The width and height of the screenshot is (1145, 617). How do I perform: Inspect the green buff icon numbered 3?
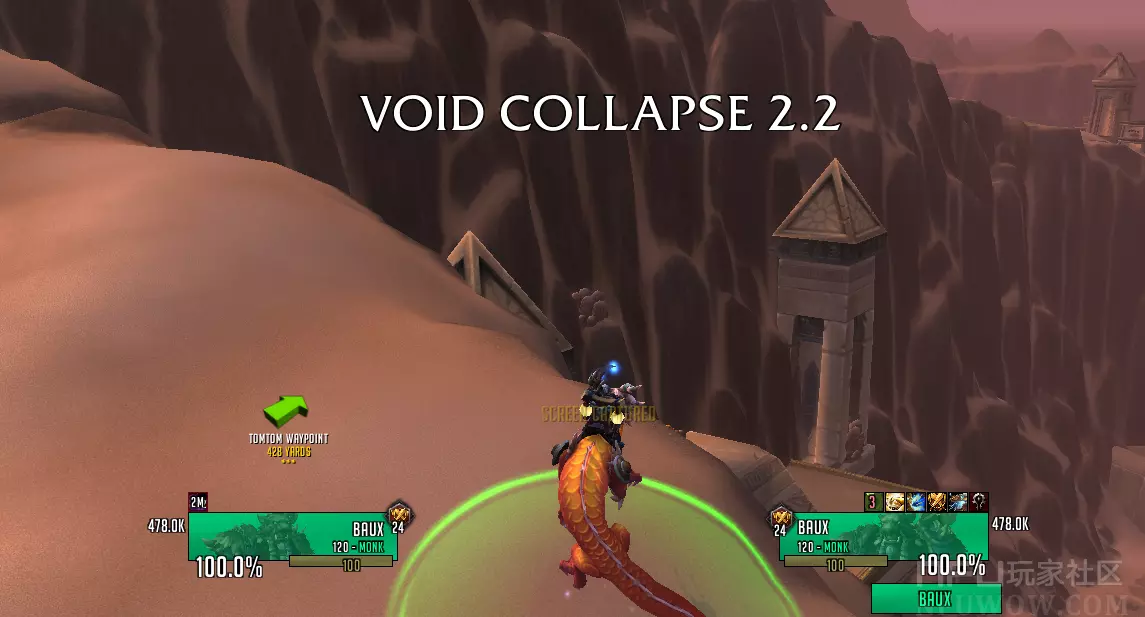pyautogui.click(x=873, y=502)
